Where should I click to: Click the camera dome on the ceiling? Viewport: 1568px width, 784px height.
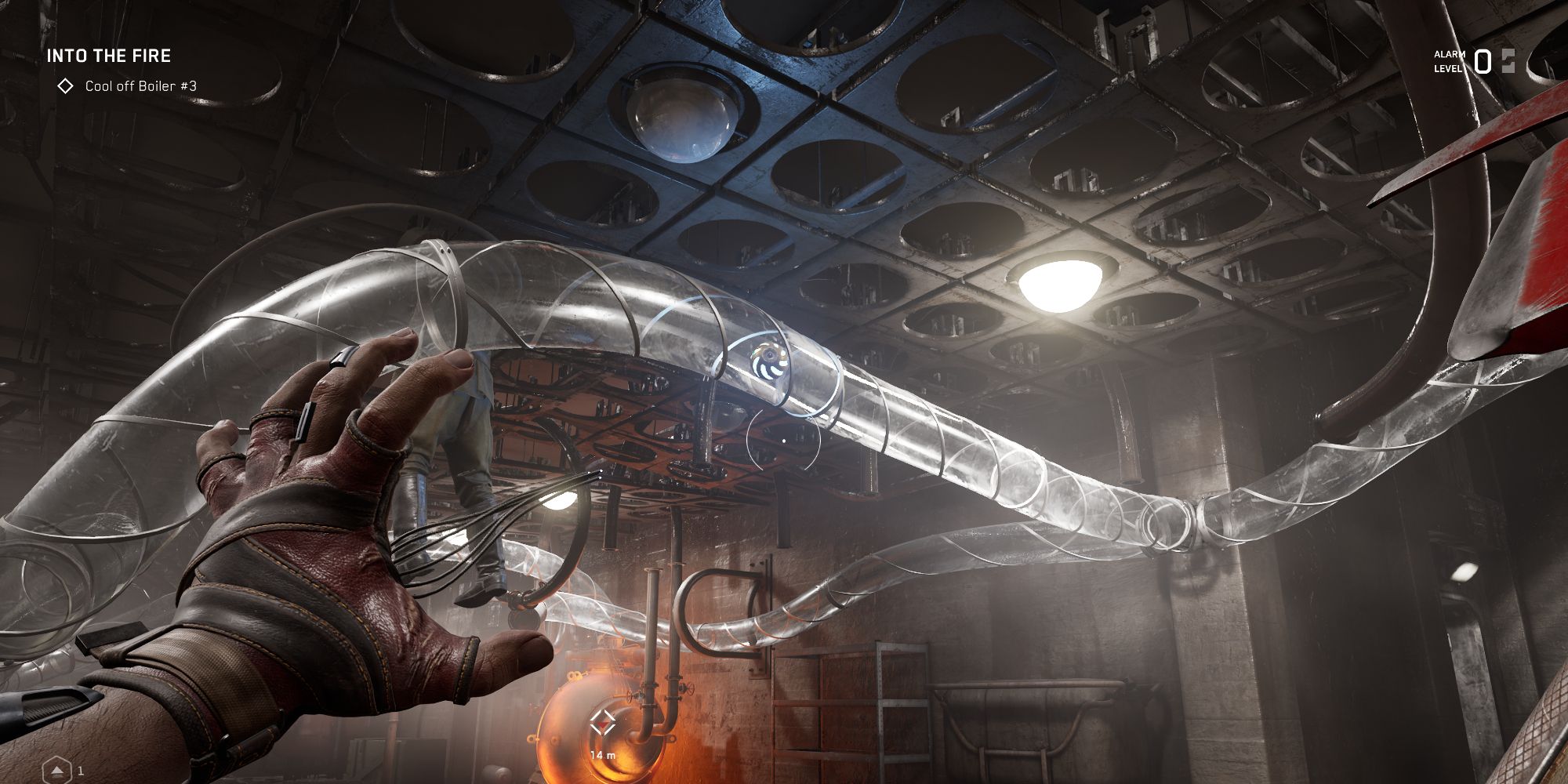click(x=681, y=118)
